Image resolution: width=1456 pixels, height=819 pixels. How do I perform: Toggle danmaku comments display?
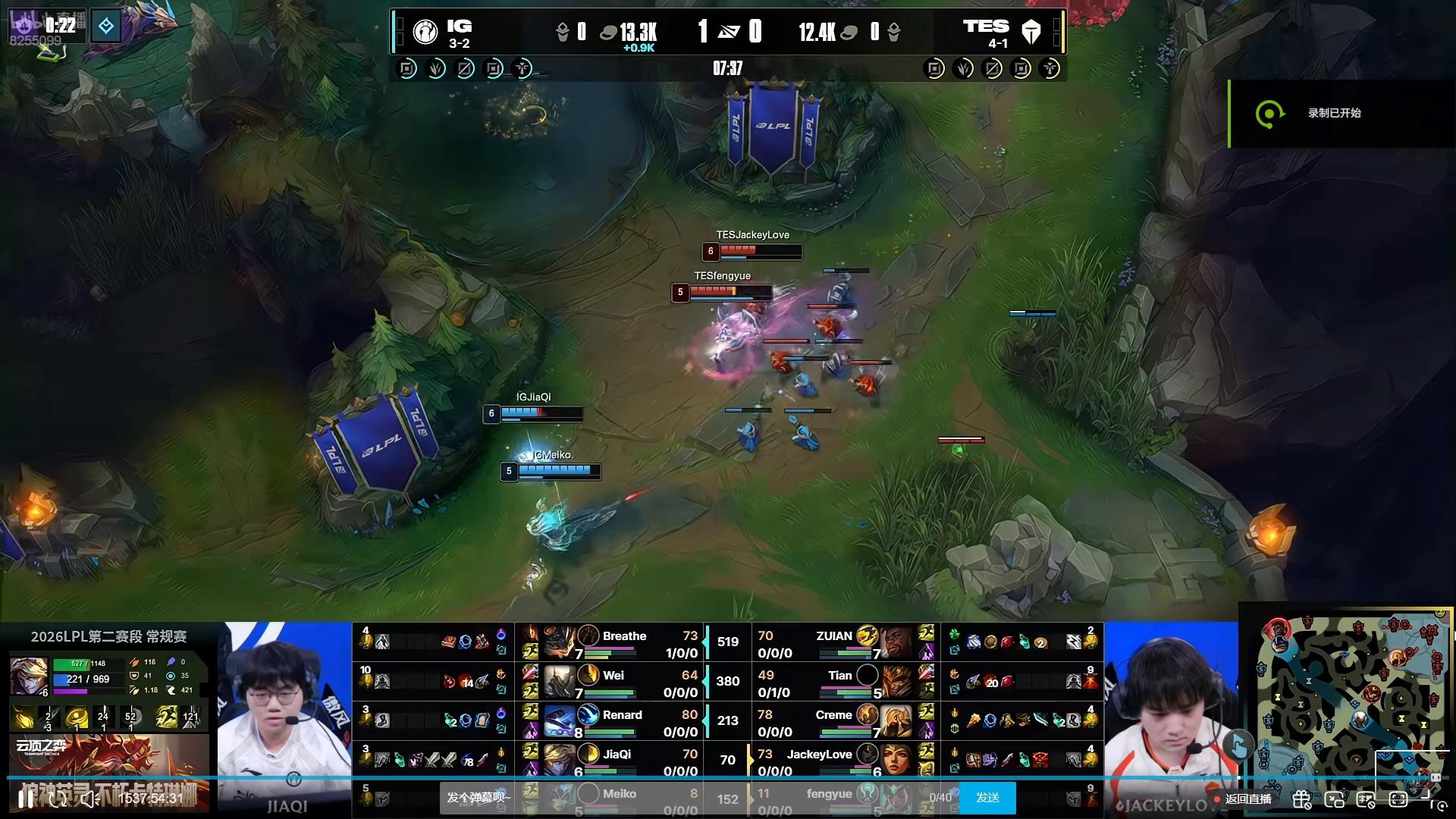pyautogui.click(x=1367, y=799)
